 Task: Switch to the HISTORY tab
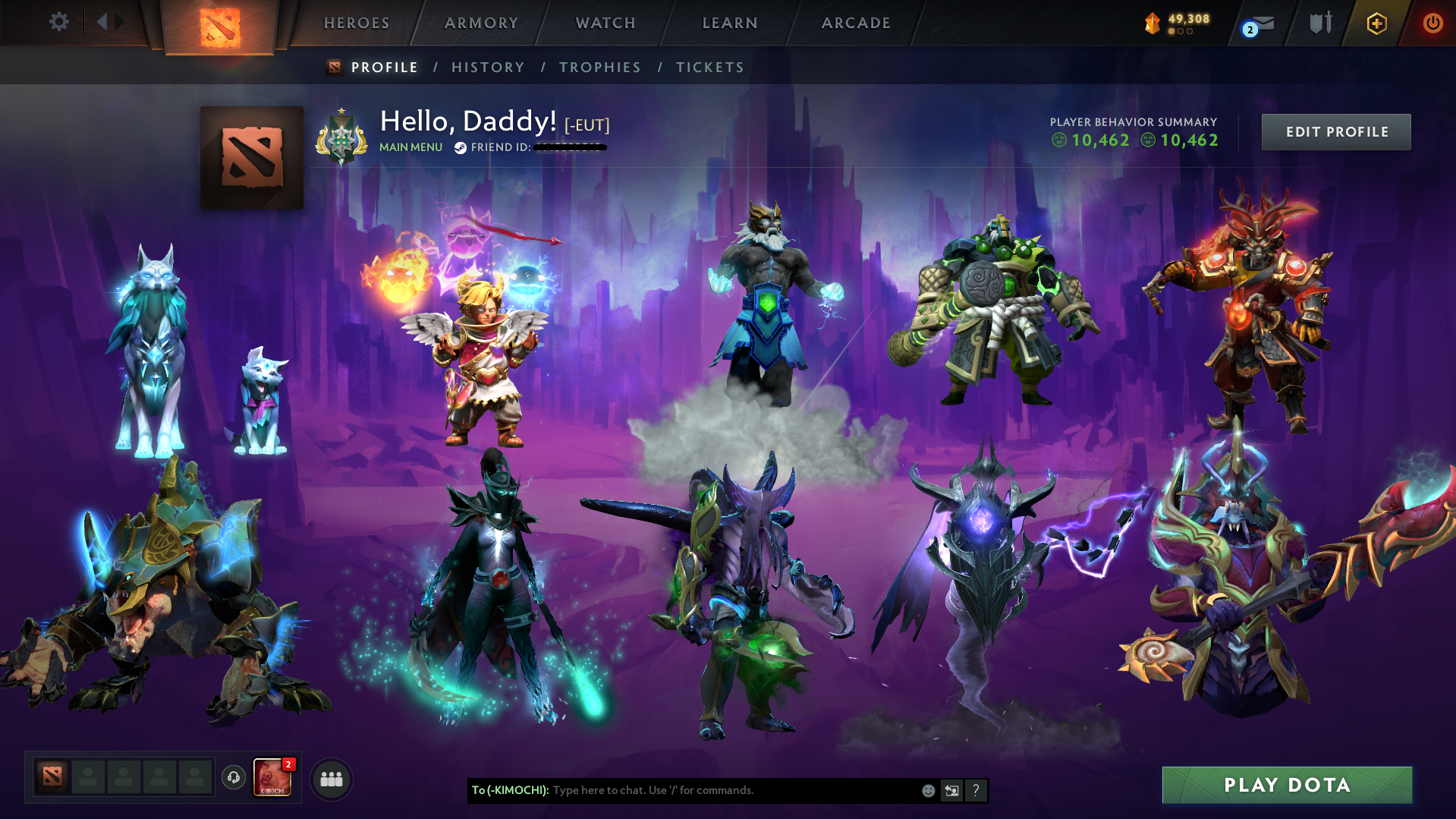pyautogui.click(x=488, y=67)
